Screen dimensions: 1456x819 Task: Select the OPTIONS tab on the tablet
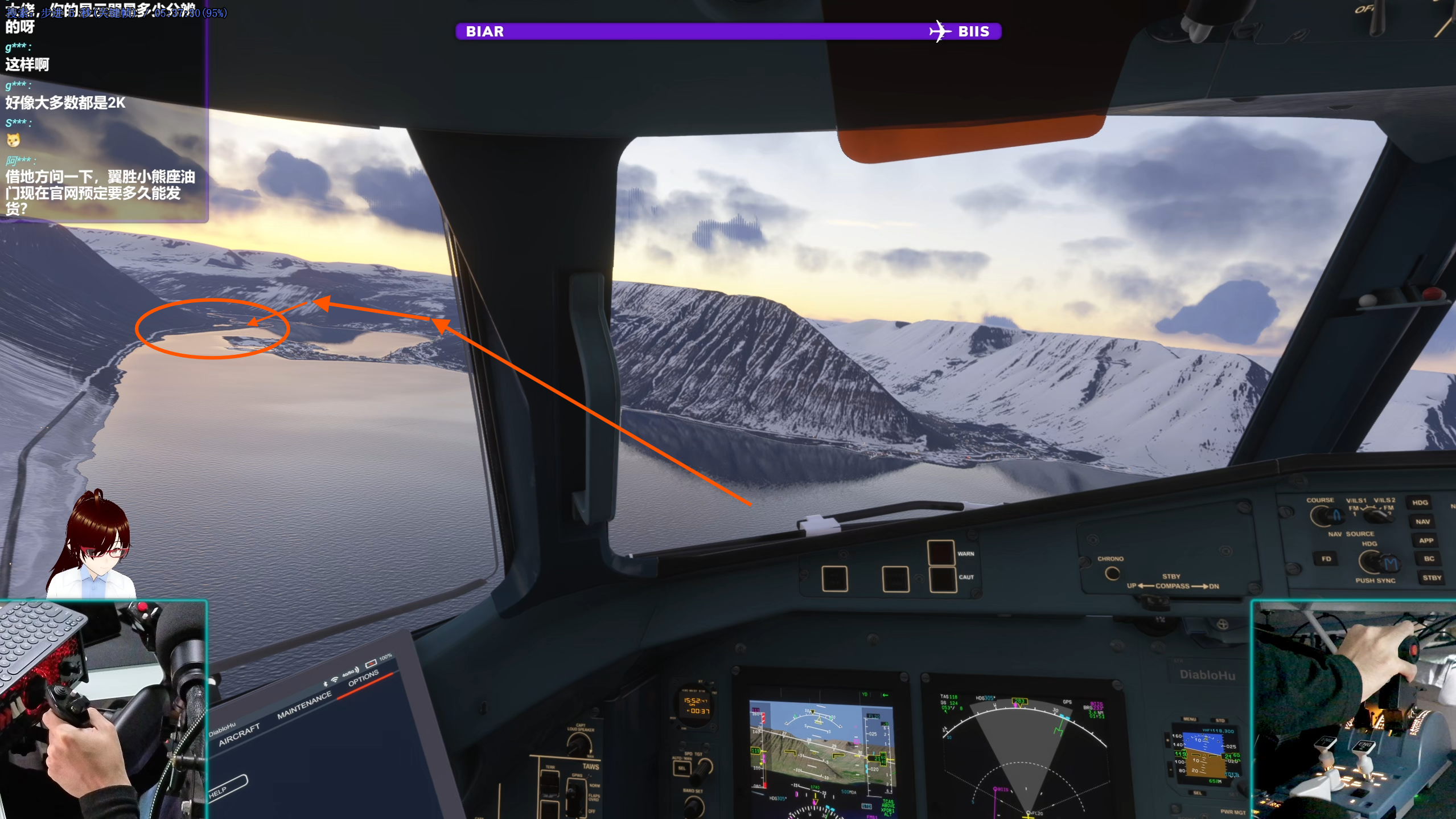(363, 678)
